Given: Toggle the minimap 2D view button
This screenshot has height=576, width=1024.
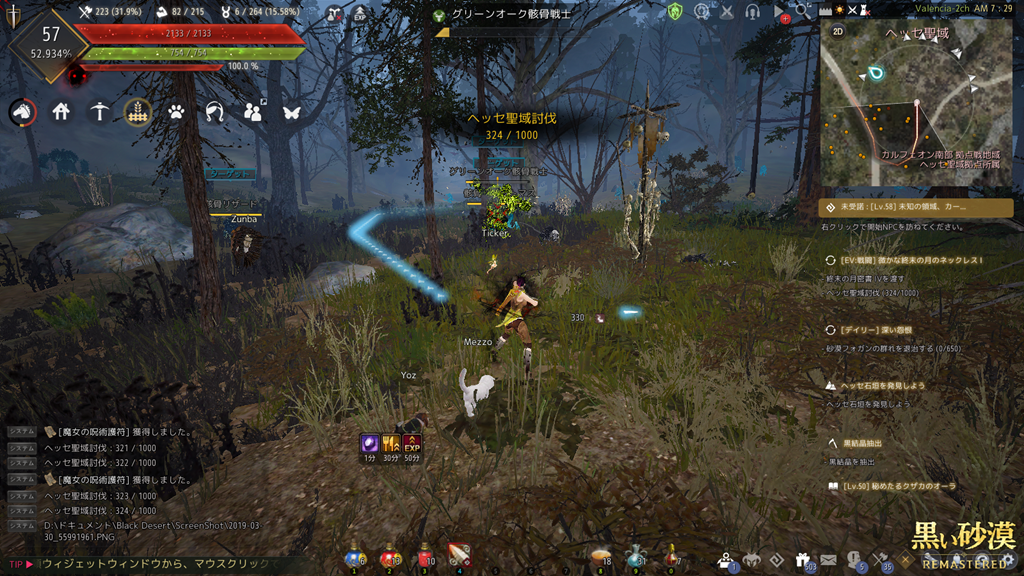Looking at the screenshot, I should tap(838, 30).
